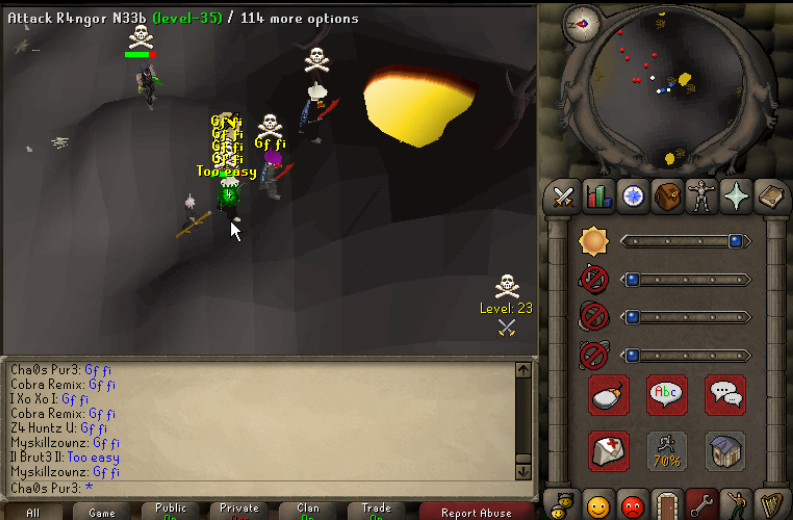This screenshot has width=793, height=520.
Task: Toggle run mode at 70% energy
Action: [x=667, y=451]
